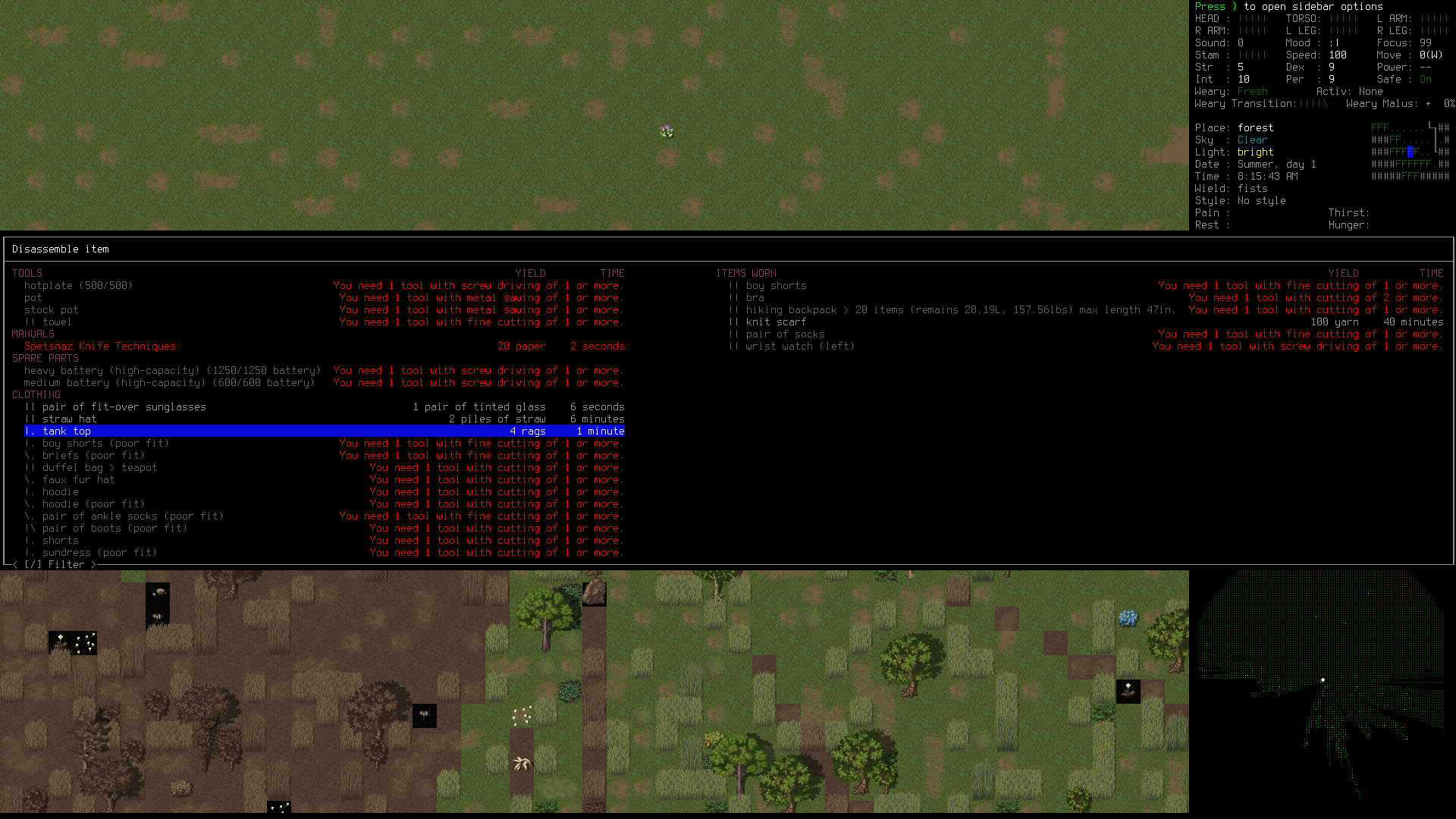The width and height of the screenshot is (1456, 819).
Task: Open the Filter control at menu bottom
Action: pos(55,564)
